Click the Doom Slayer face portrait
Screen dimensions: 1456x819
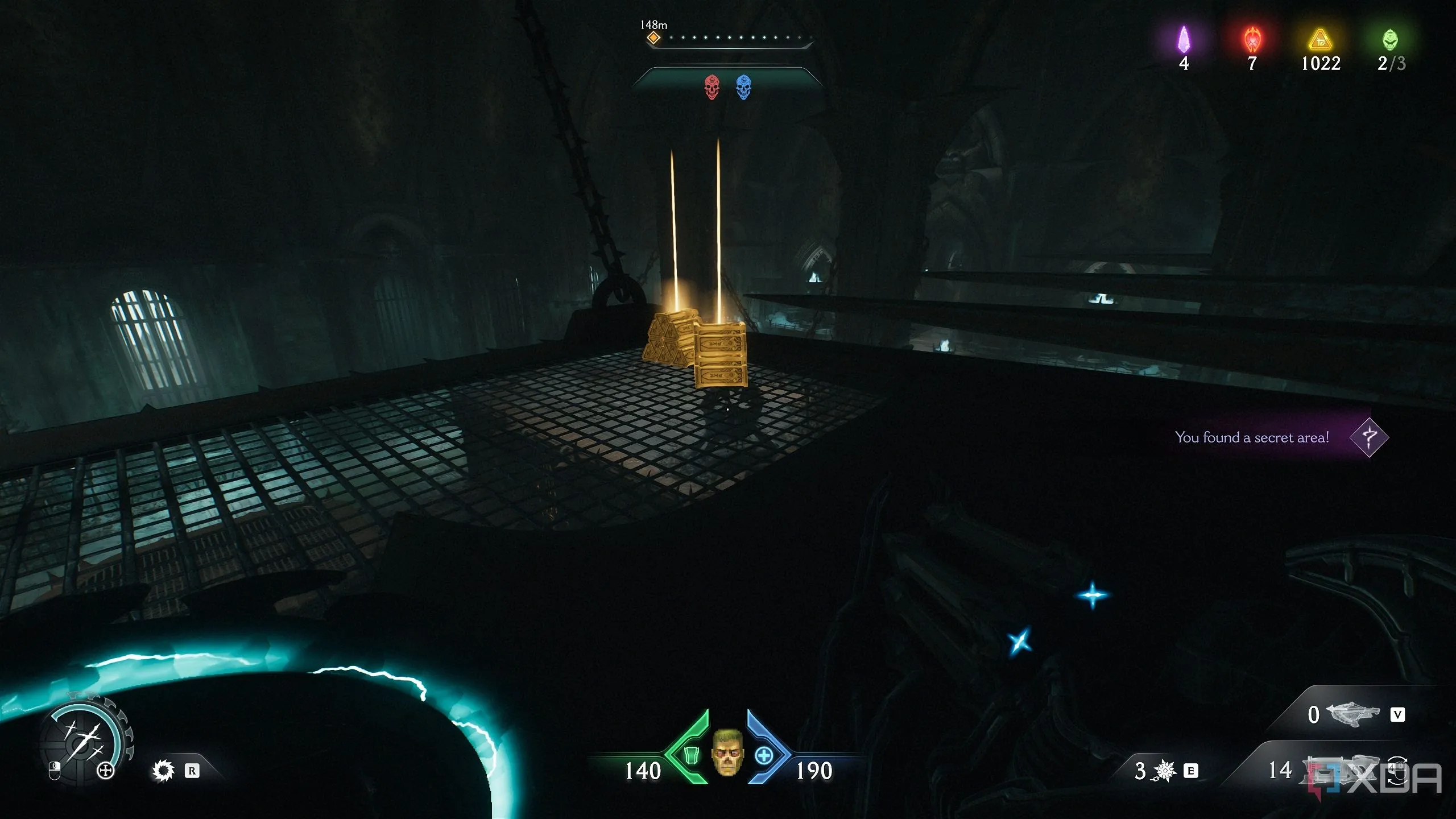click(727, 752)
